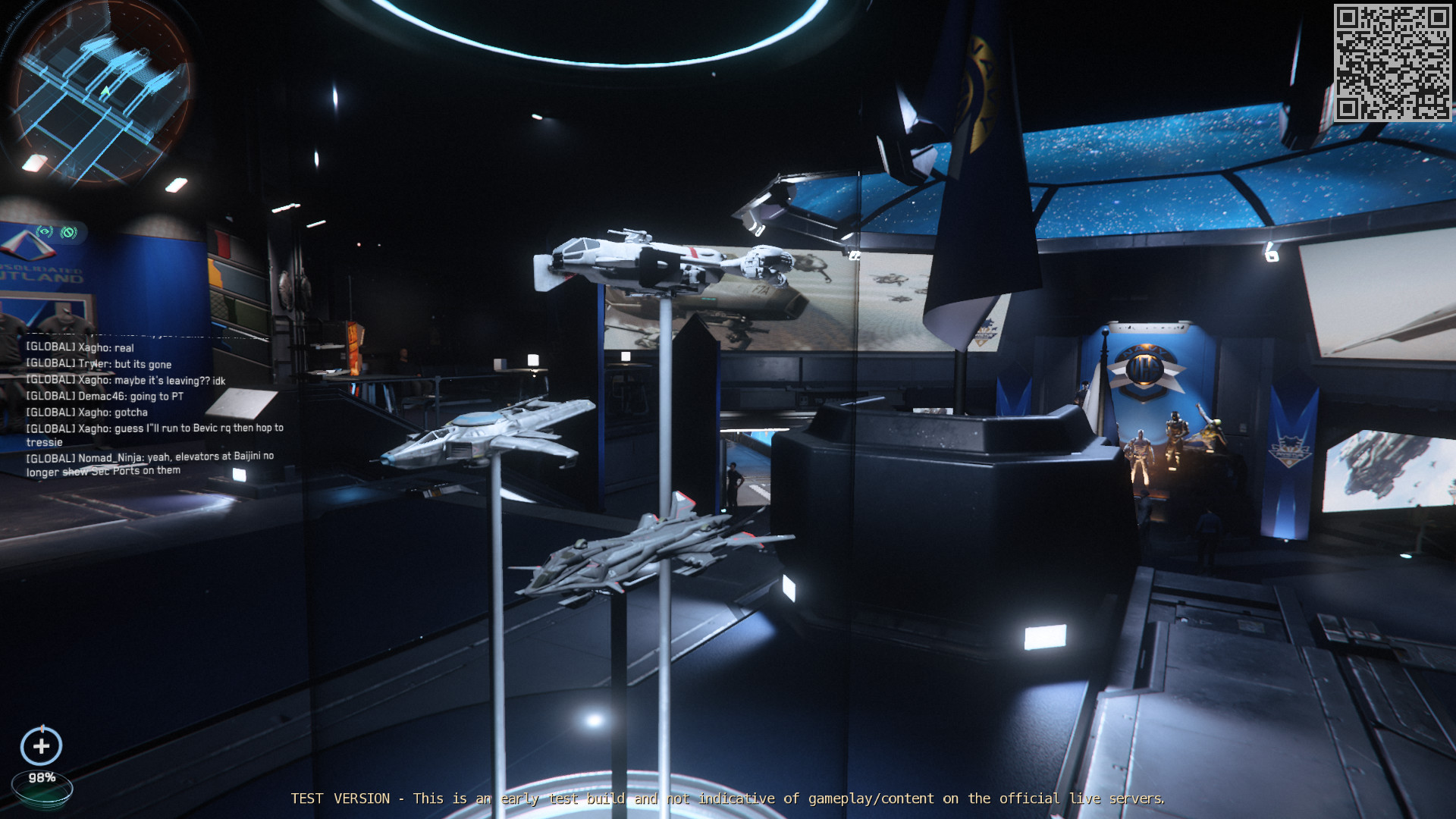Toggle the orange notch on the power dial
This screenshot has height=819, width=1456.
coord(42,728)
